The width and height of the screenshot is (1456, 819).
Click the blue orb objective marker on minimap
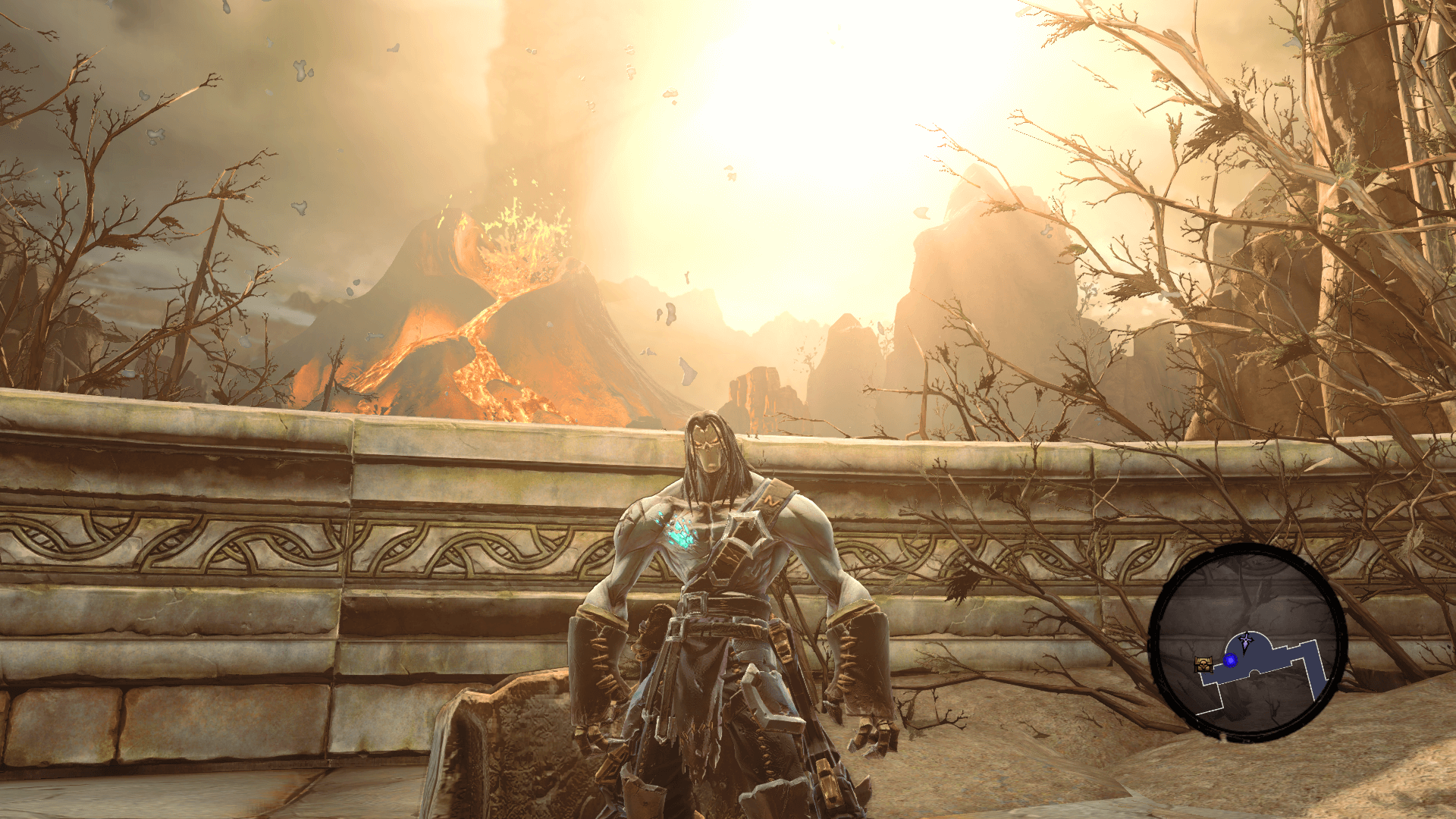tap(1231, 661)
